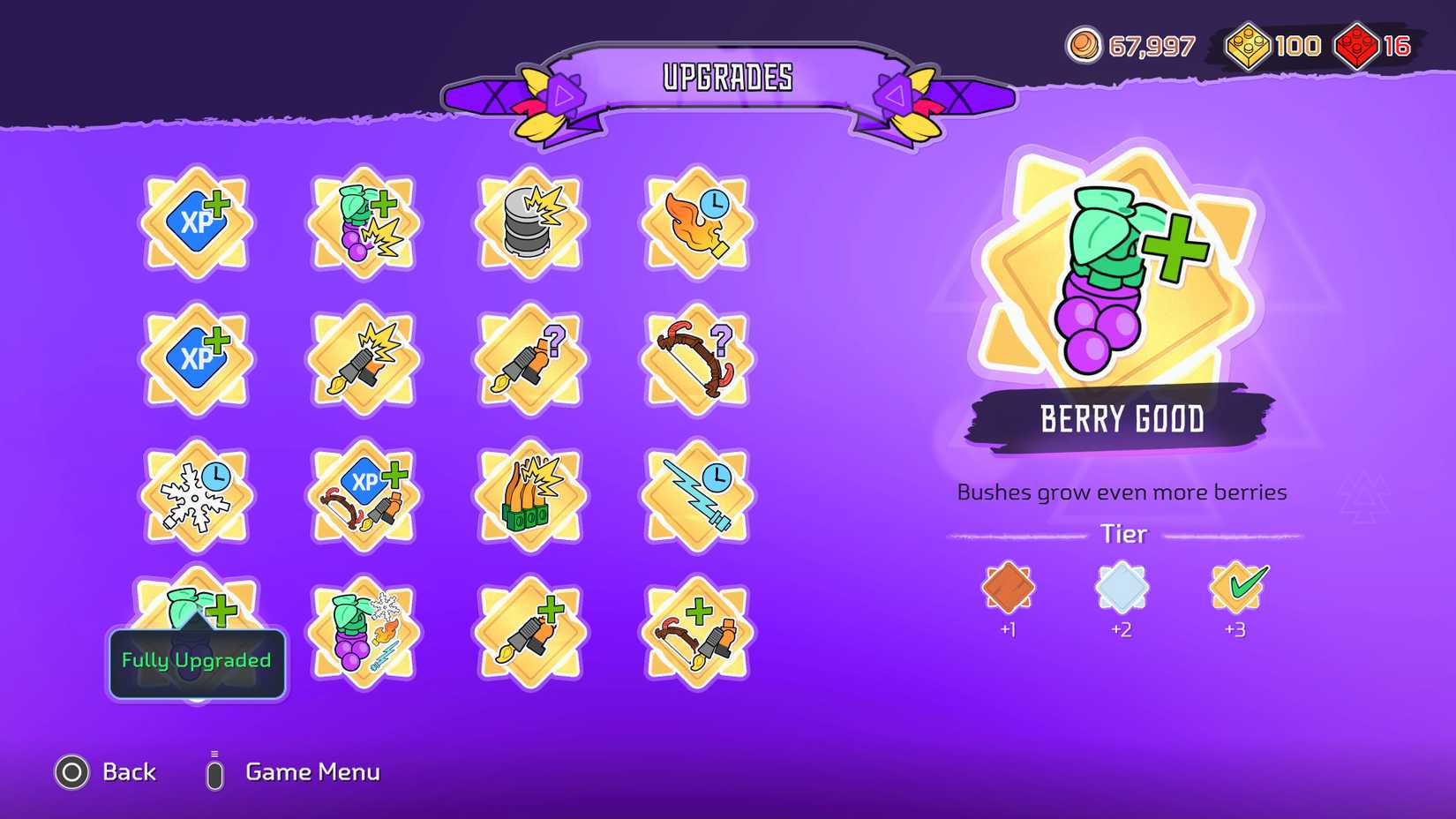The width and height of the screenshot is (1456, 819).
Task: Select the mystery crossbow upgrade with question mark
Action: 697,356
